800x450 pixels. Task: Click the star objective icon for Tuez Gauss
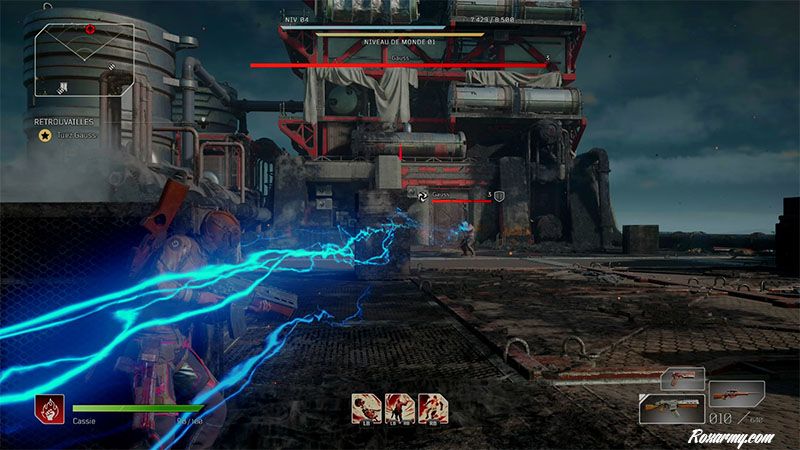[x=44, y=135]
